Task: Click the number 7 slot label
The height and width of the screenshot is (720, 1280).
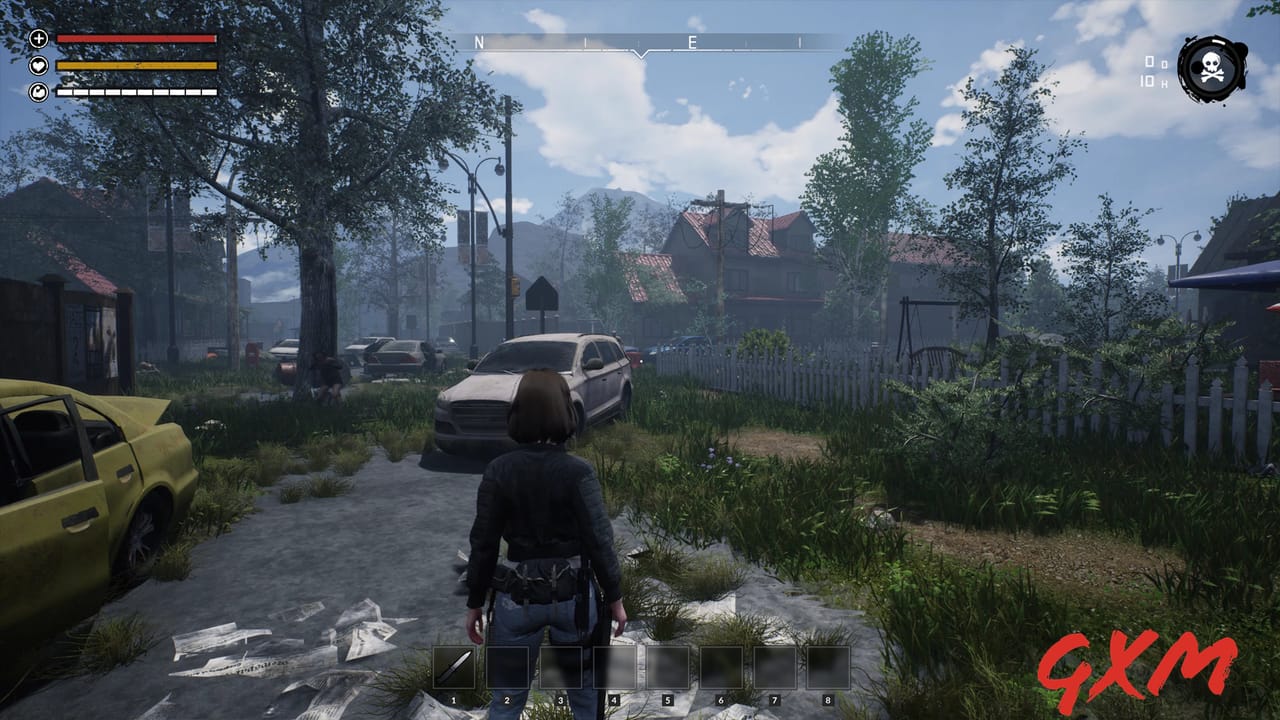Action: (774, 699)
